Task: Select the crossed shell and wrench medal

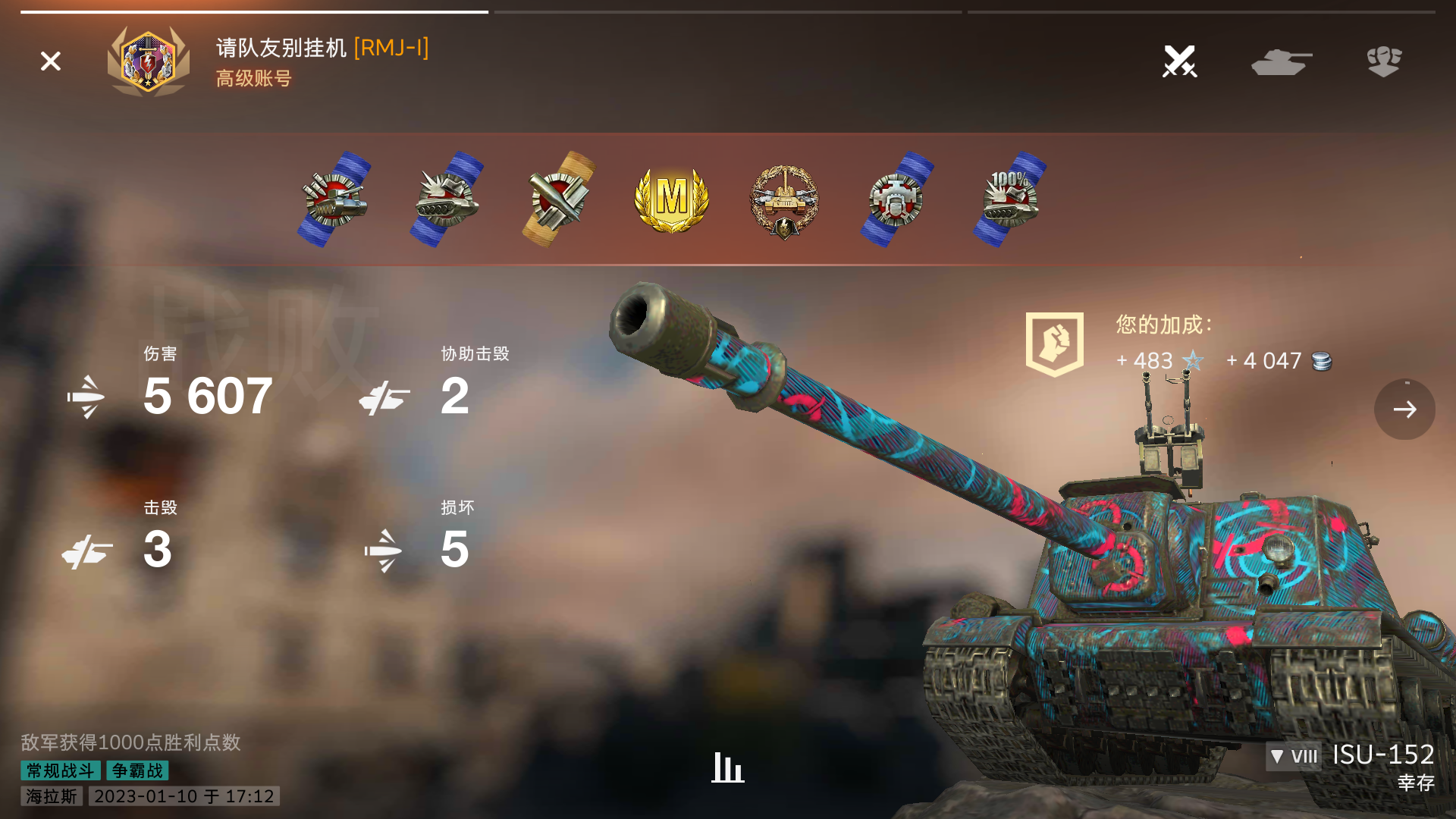Action: point(559,199)
